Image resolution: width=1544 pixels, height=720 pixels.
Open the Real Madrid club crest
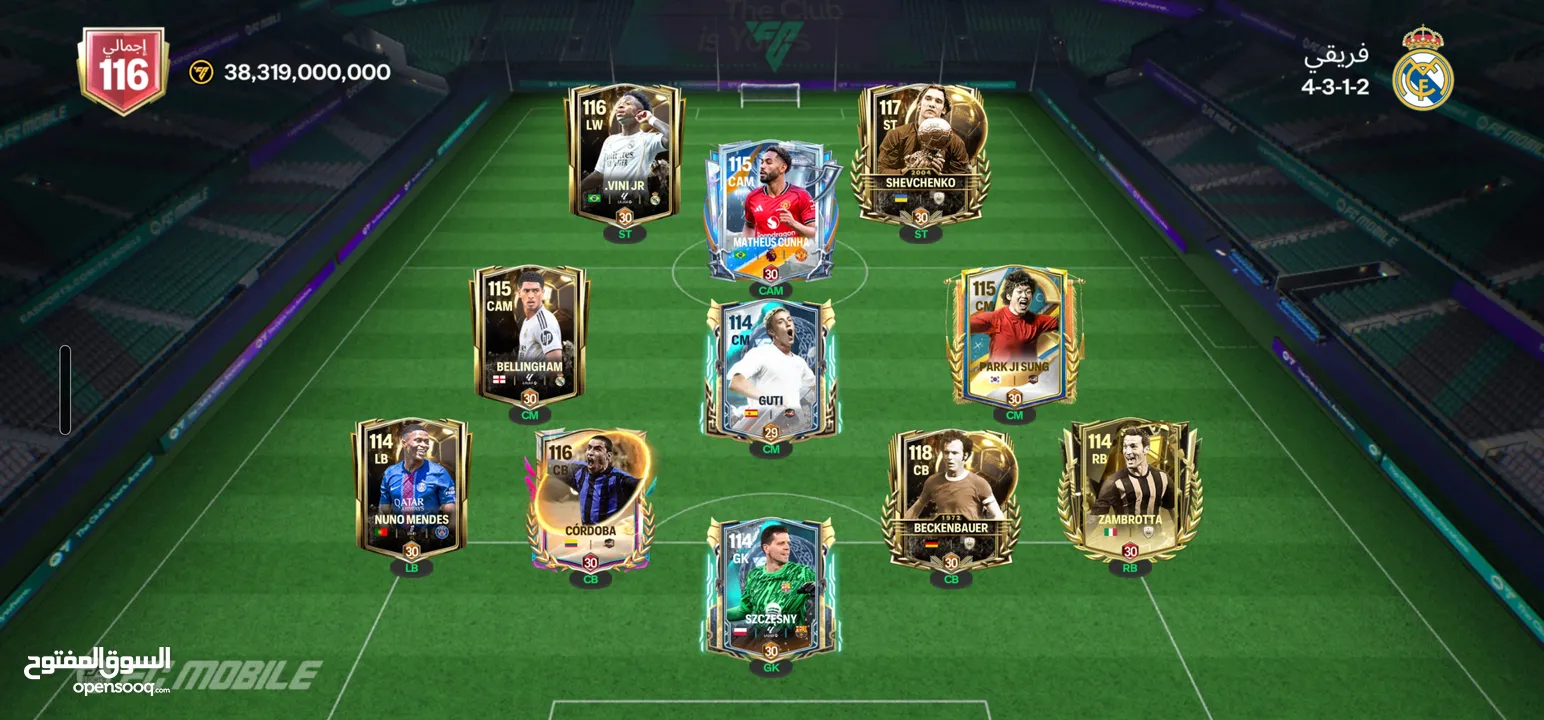coord(1422,68)
